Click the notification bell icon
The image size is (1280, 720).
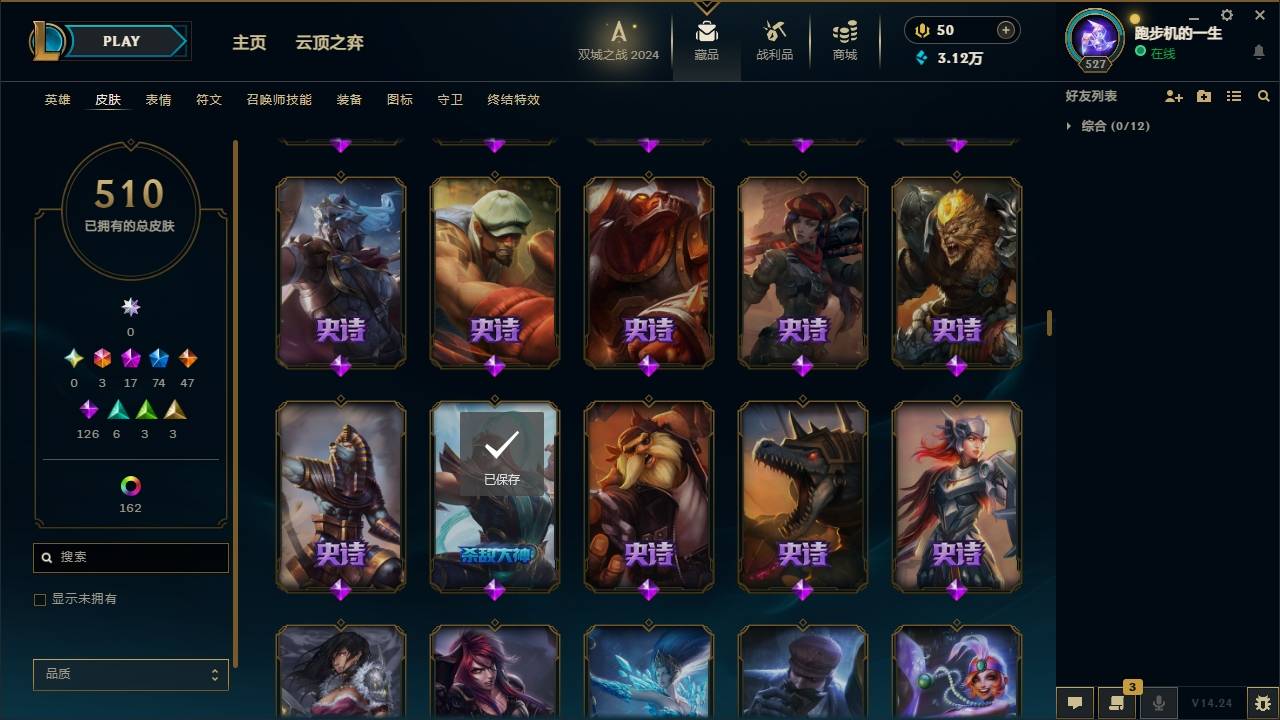pos(1257,53)
